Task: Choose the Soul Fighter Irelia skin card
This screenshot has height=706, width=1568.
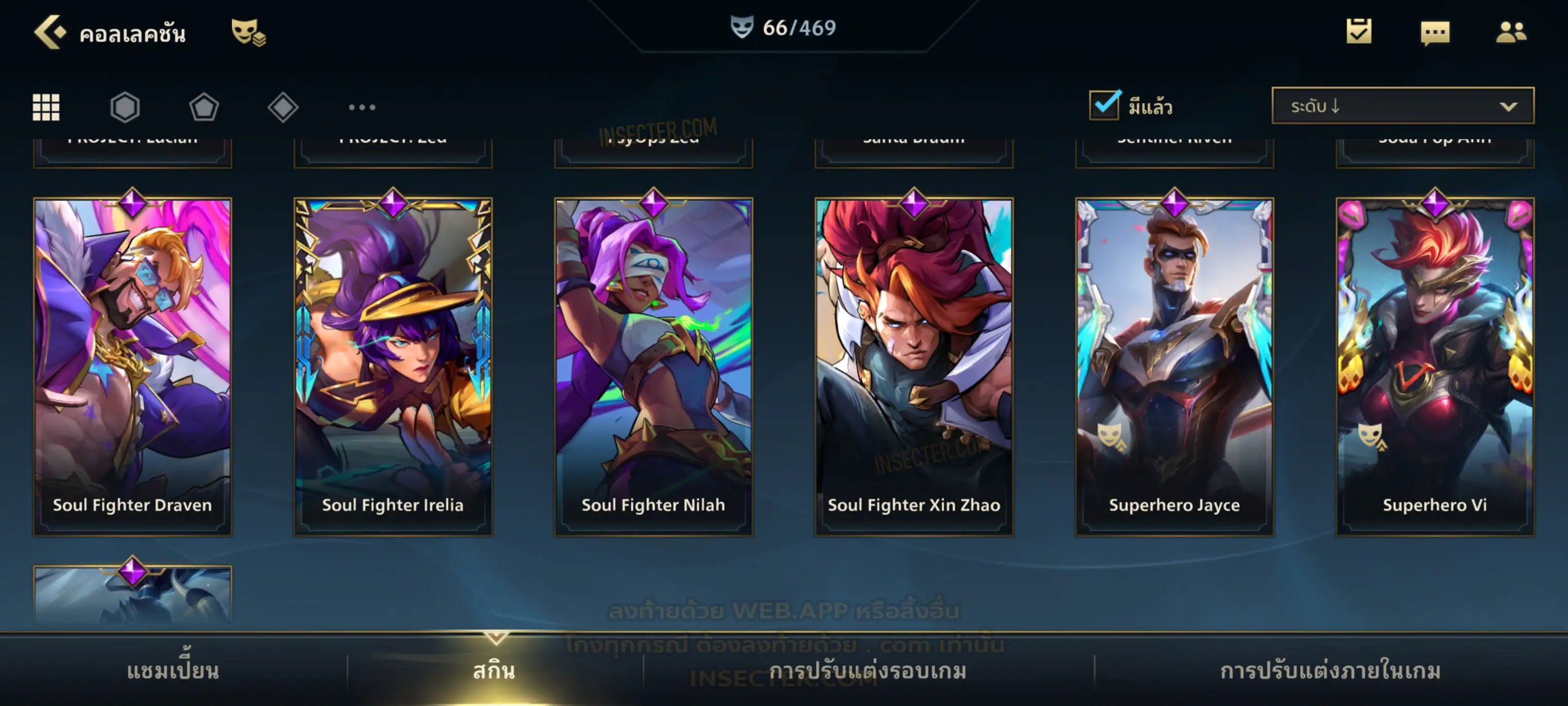Action: click(393, 366)
